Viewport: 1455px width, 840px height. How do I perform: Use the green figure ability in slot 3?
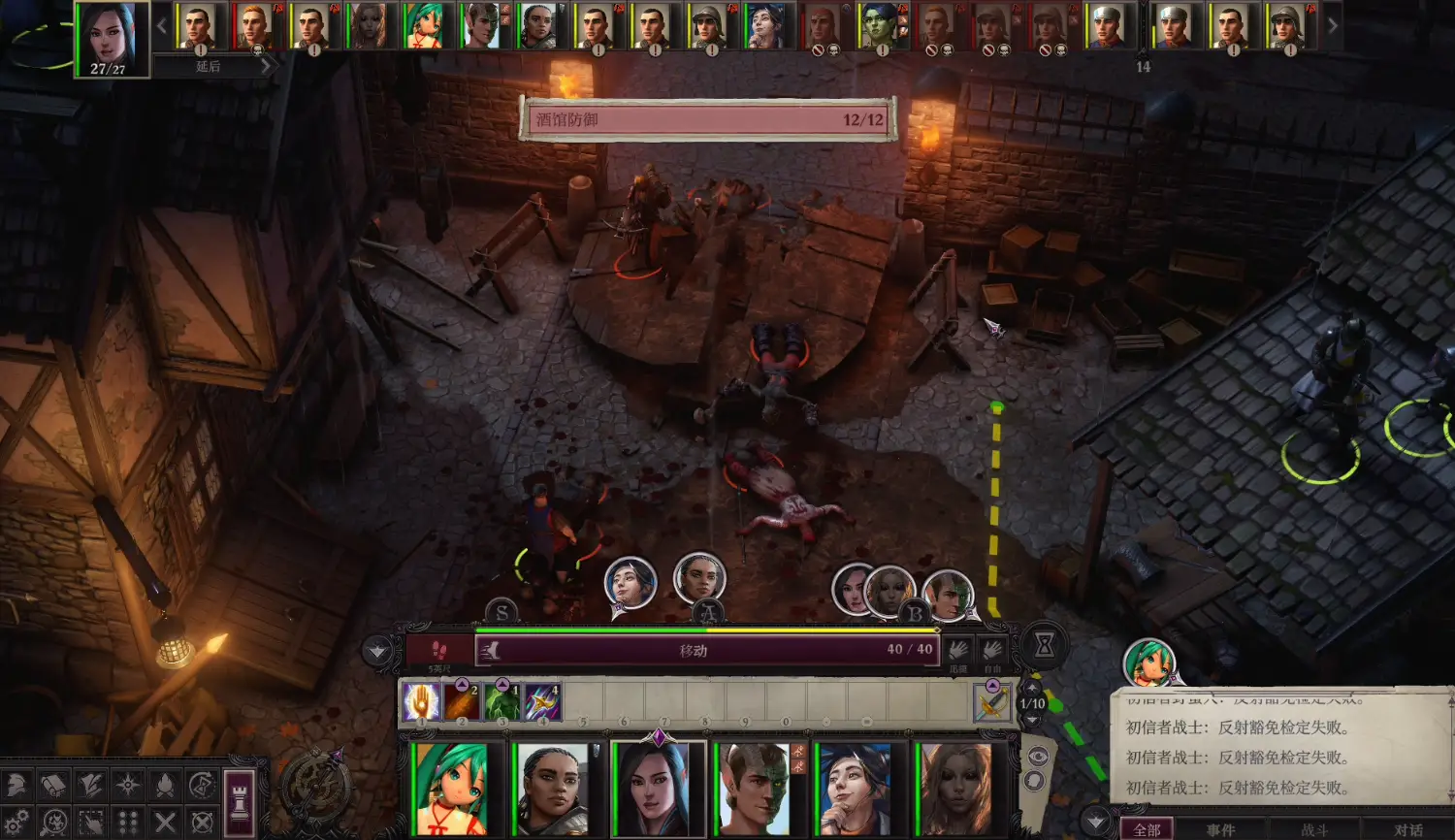502,701
